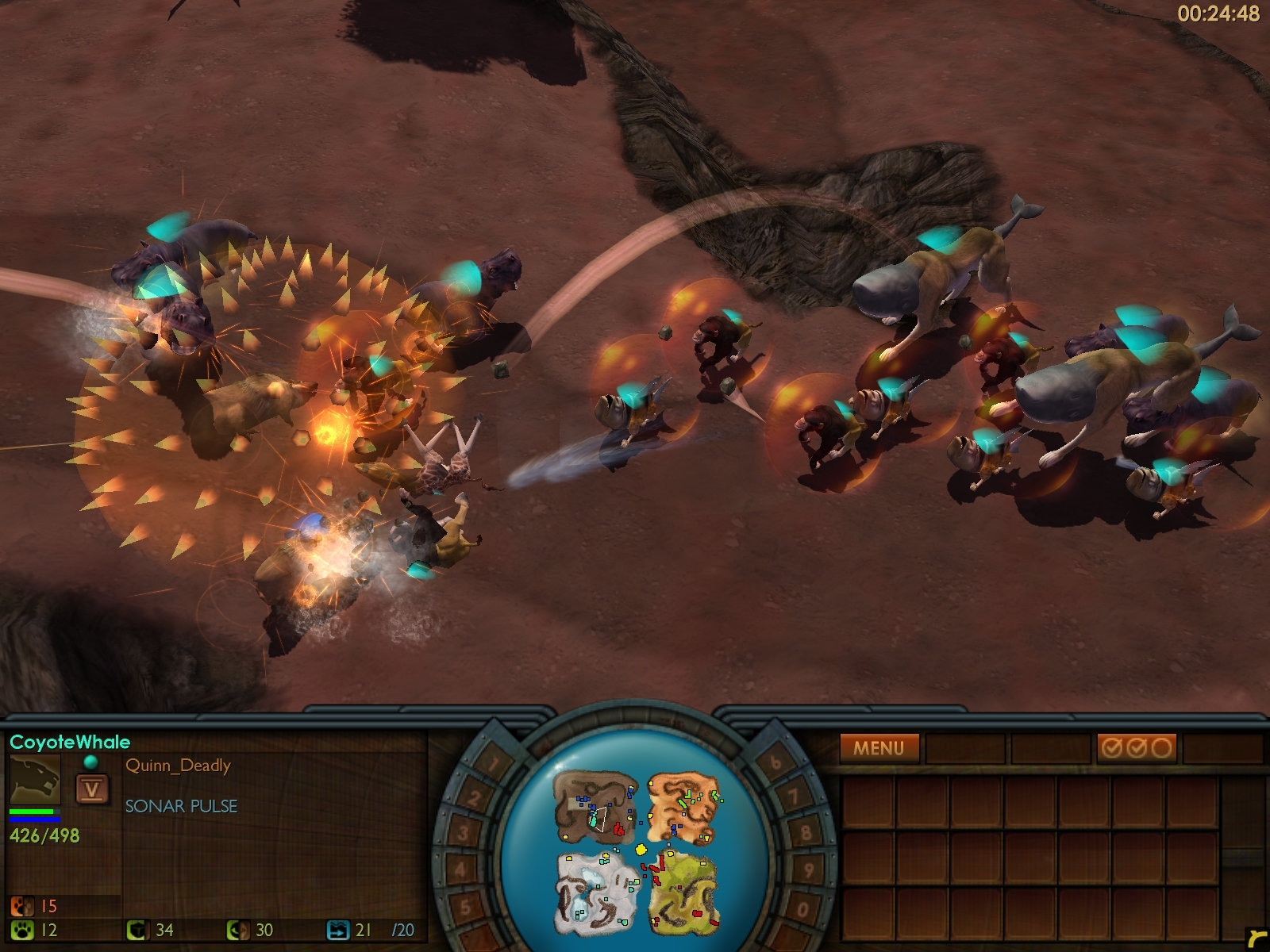Image resolution: width=1270 pixels, height=952 pixels.
Task: Click the level V rank badge
Action: pos(92,789)
